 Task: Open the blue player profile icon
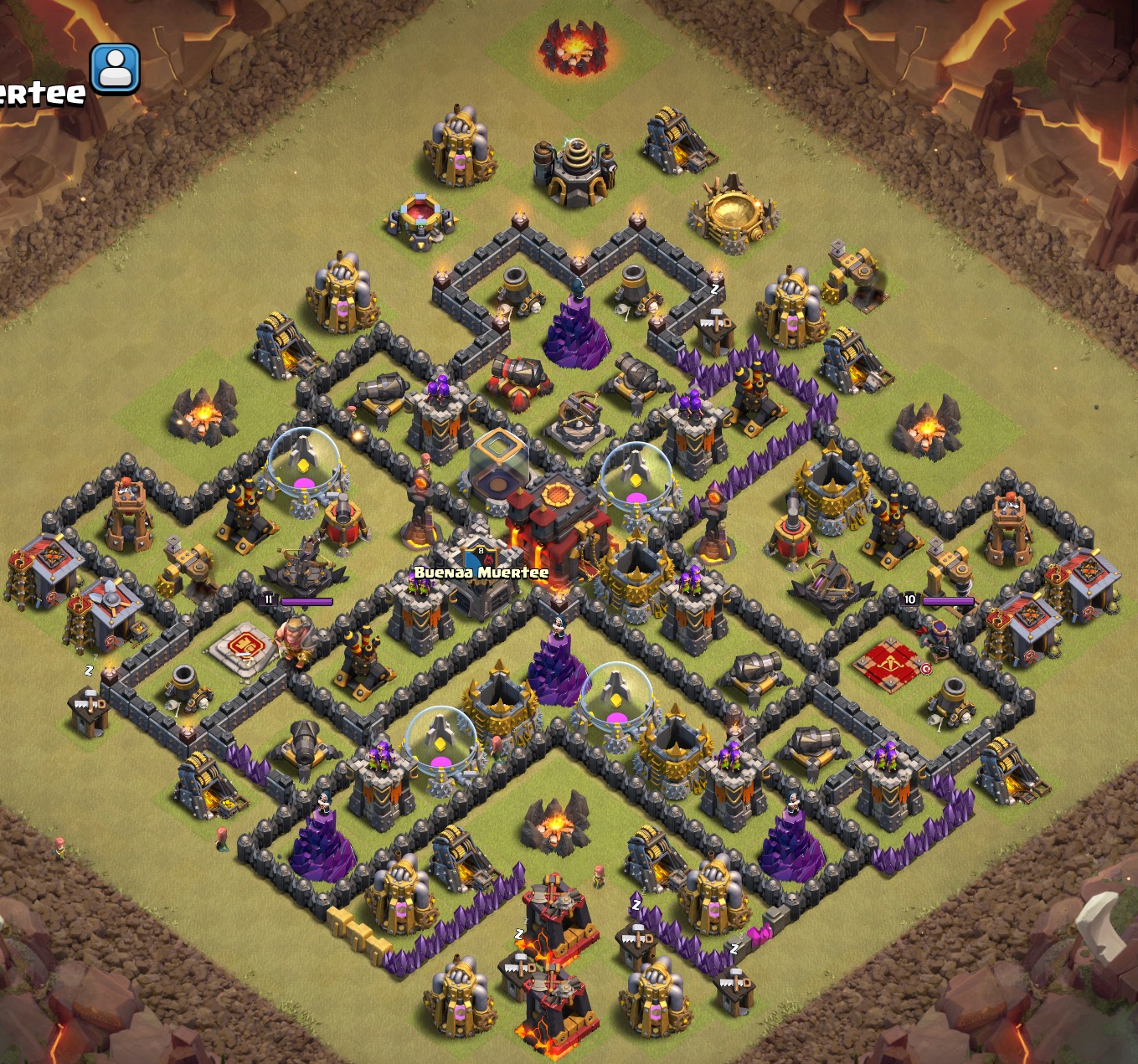click(x=115, y=69)
